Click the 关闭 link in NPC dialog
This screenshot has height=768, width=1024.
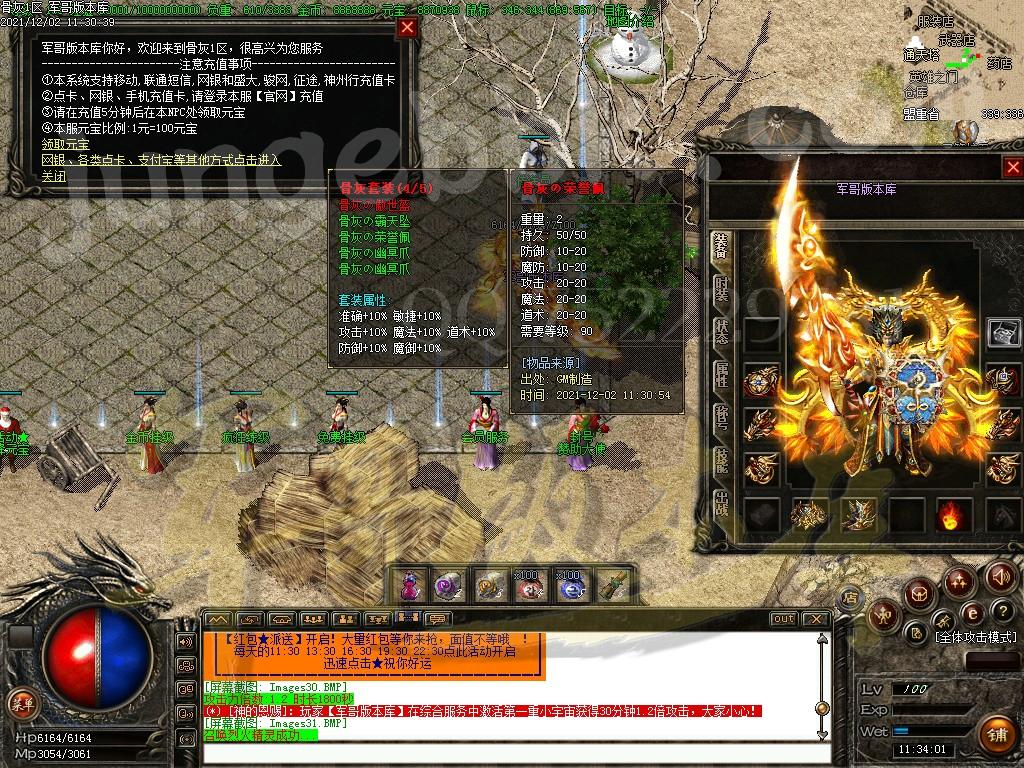54,176
